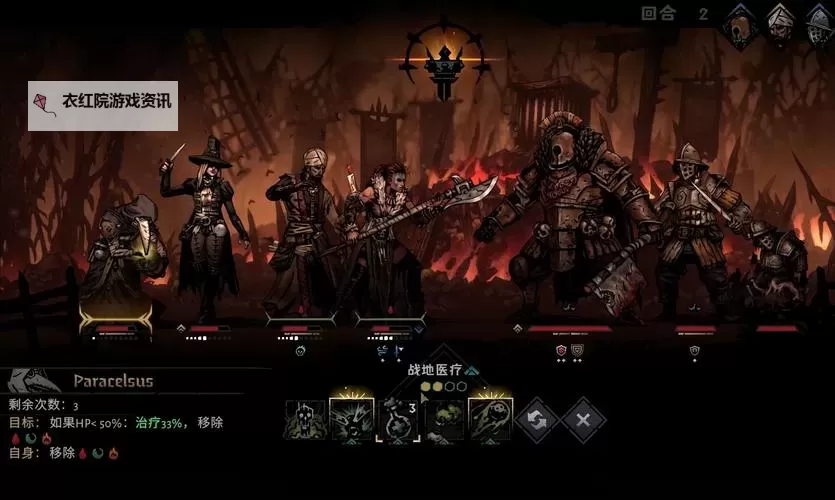Screen dimensions: 835x500
Task: Activate the highlighted thrown grenade skill
Action: point(490,420)
